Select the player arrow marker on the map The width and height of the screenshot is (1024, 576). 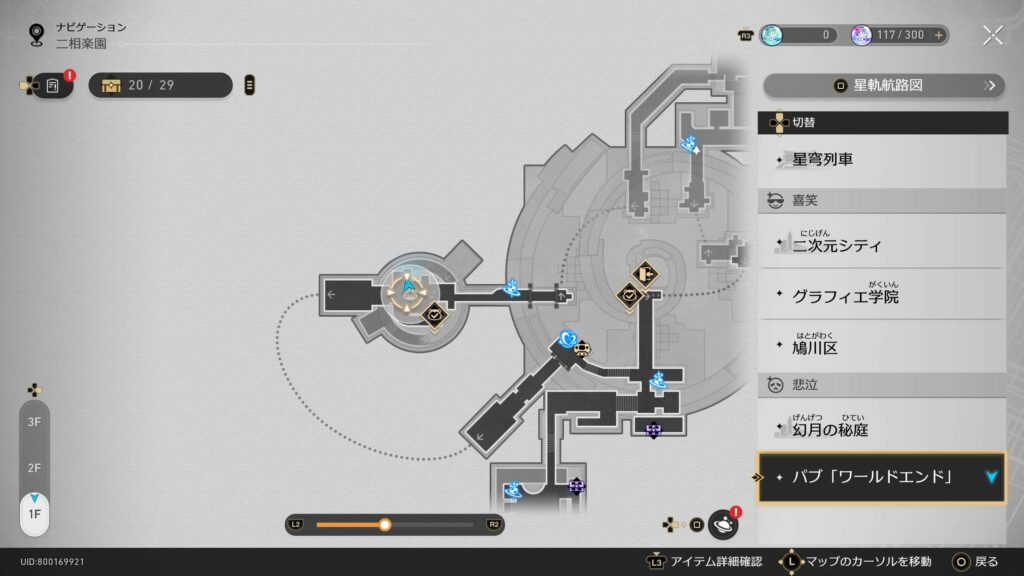point(410,287)
